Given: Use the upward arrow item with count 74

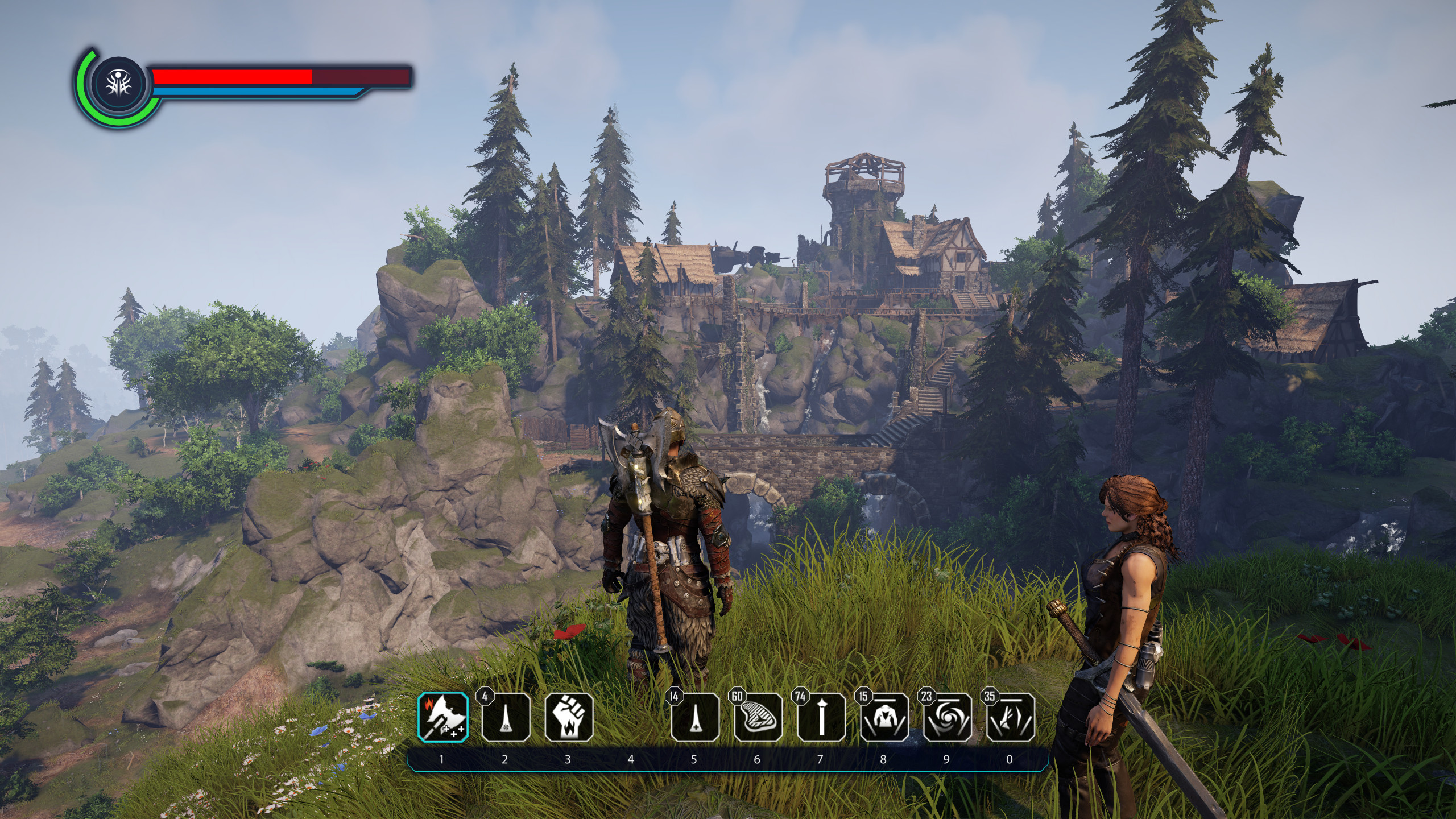Looking at the screenshot, I should pos(821,717).
